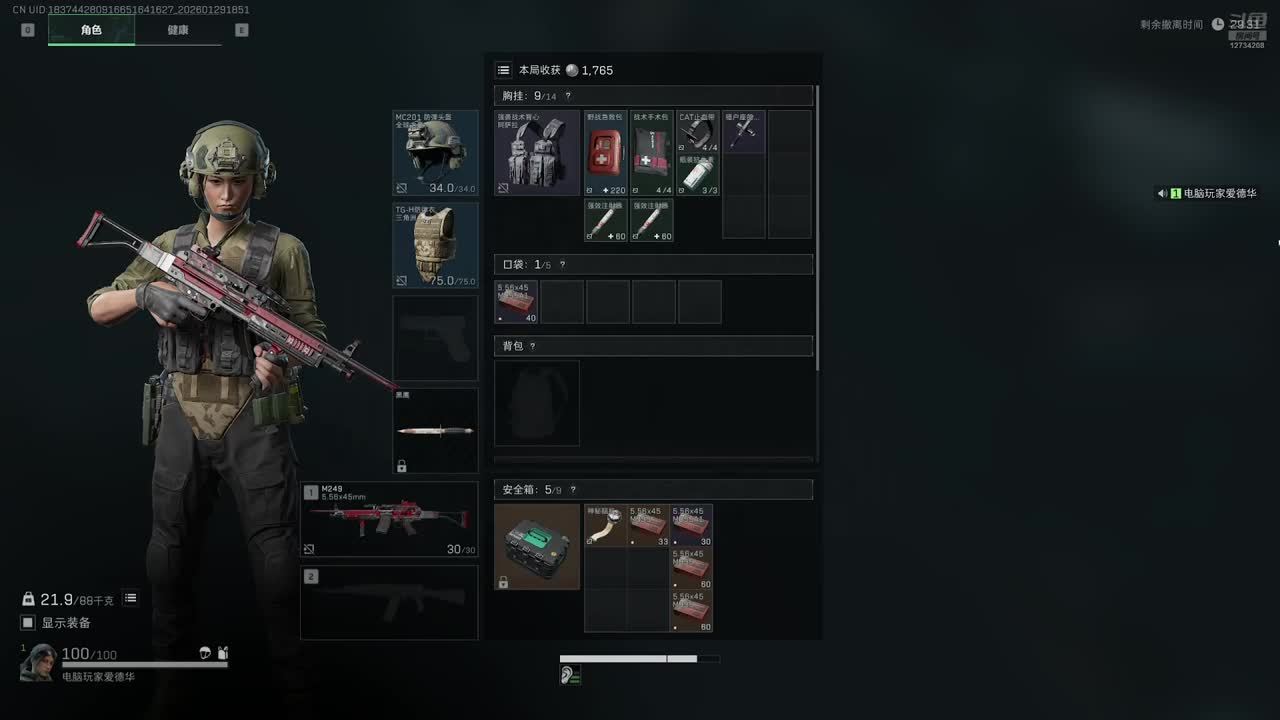Select the M249 primary weapon slot
The image size is (1280, 720).
click(389, 519)
